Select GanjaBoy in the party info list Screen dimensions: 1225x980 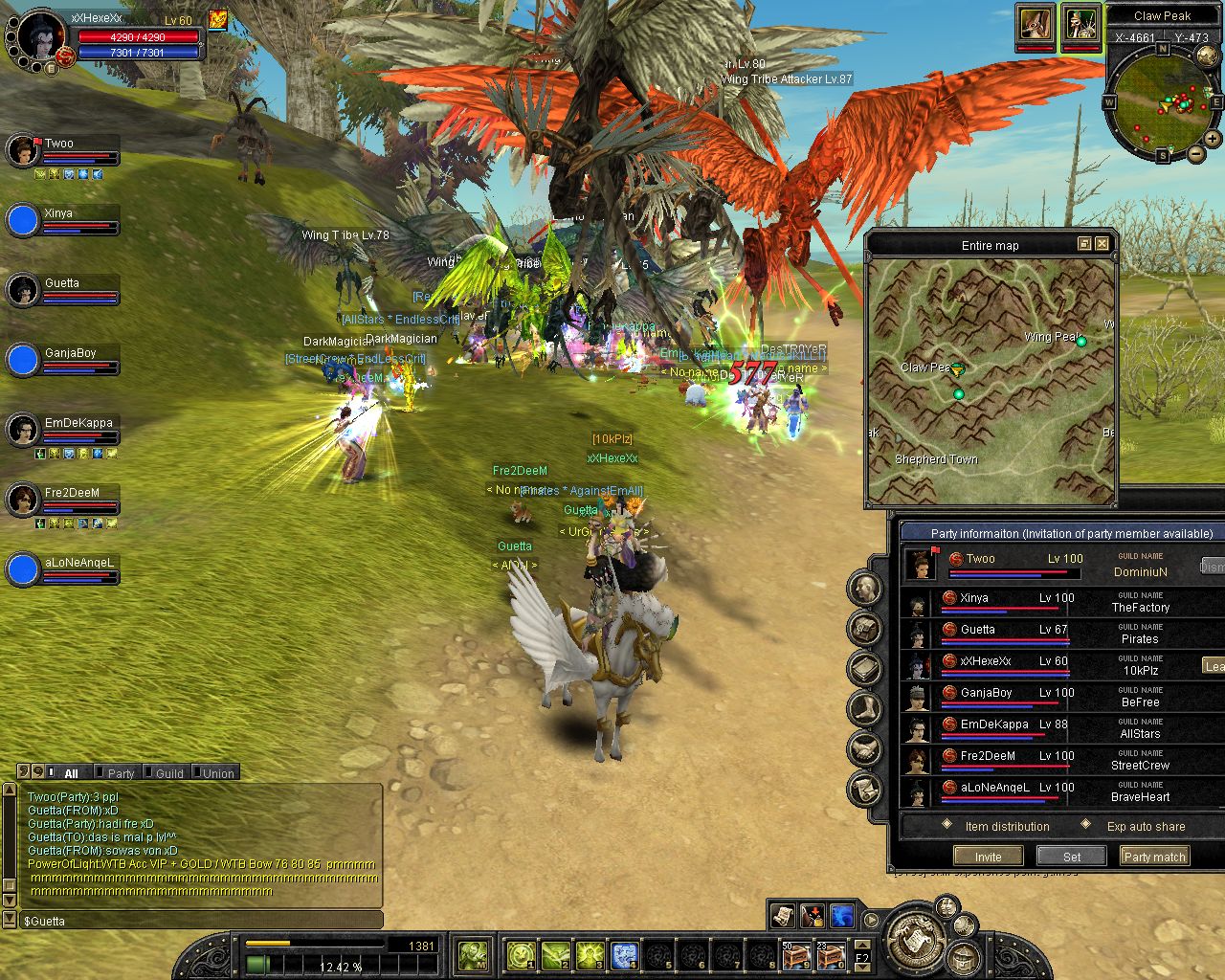(x=986, y=693)
